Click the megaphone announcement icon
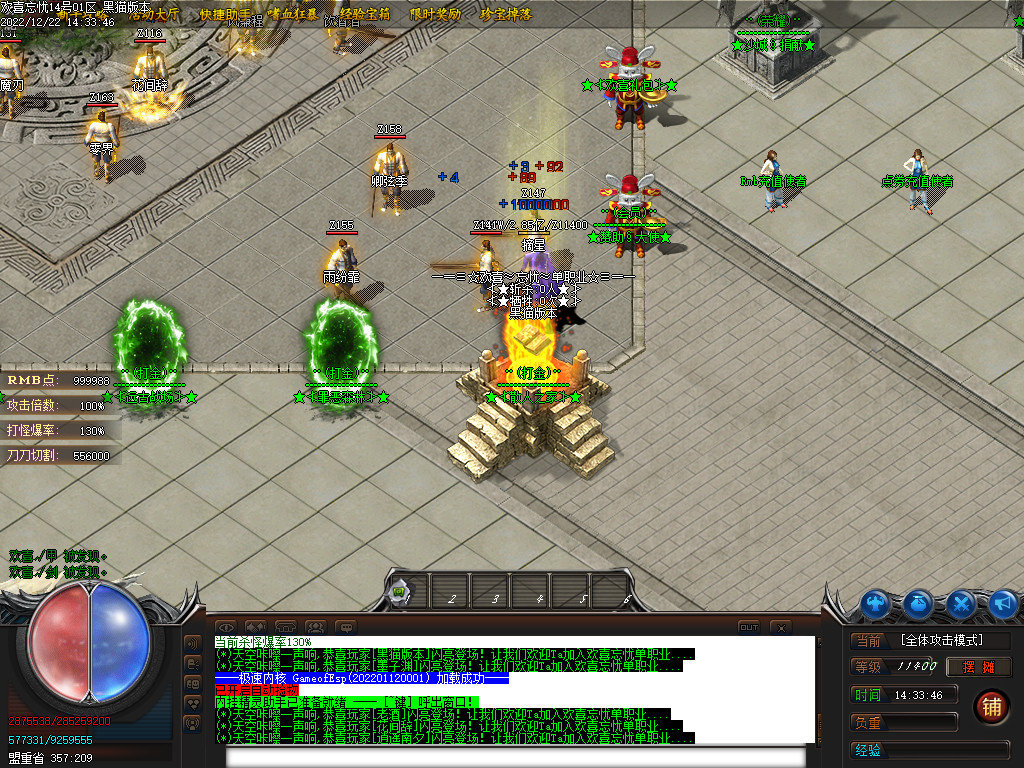The image size is (1024, 768). (x=1003, y=603)
